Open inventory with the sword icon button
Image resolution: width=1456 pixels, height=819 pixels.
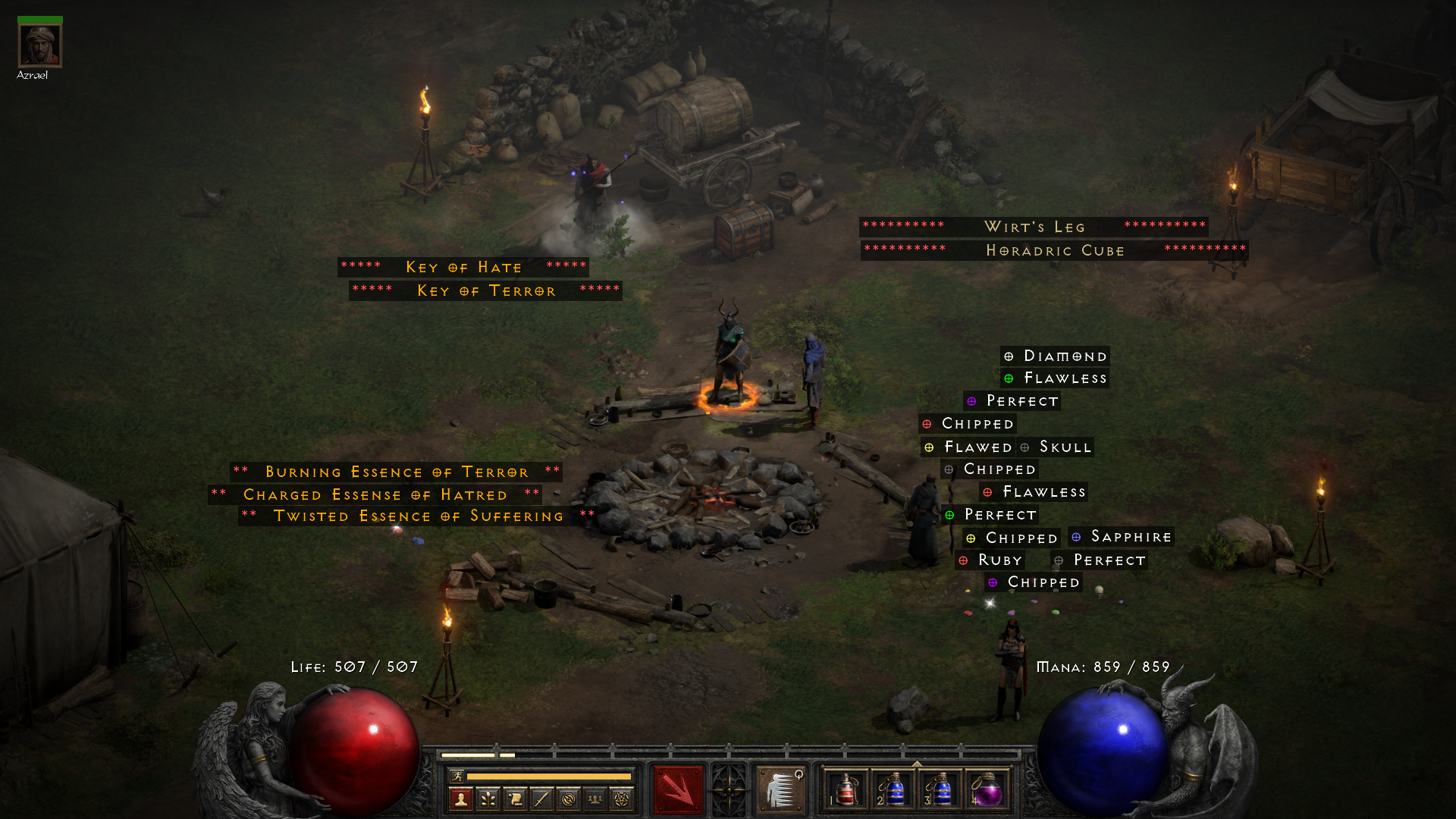click(x=541, y=799)
